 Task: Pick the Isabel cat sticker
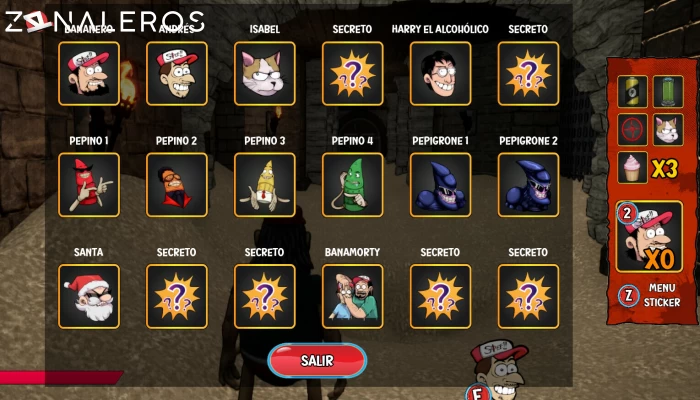point(265,73)
